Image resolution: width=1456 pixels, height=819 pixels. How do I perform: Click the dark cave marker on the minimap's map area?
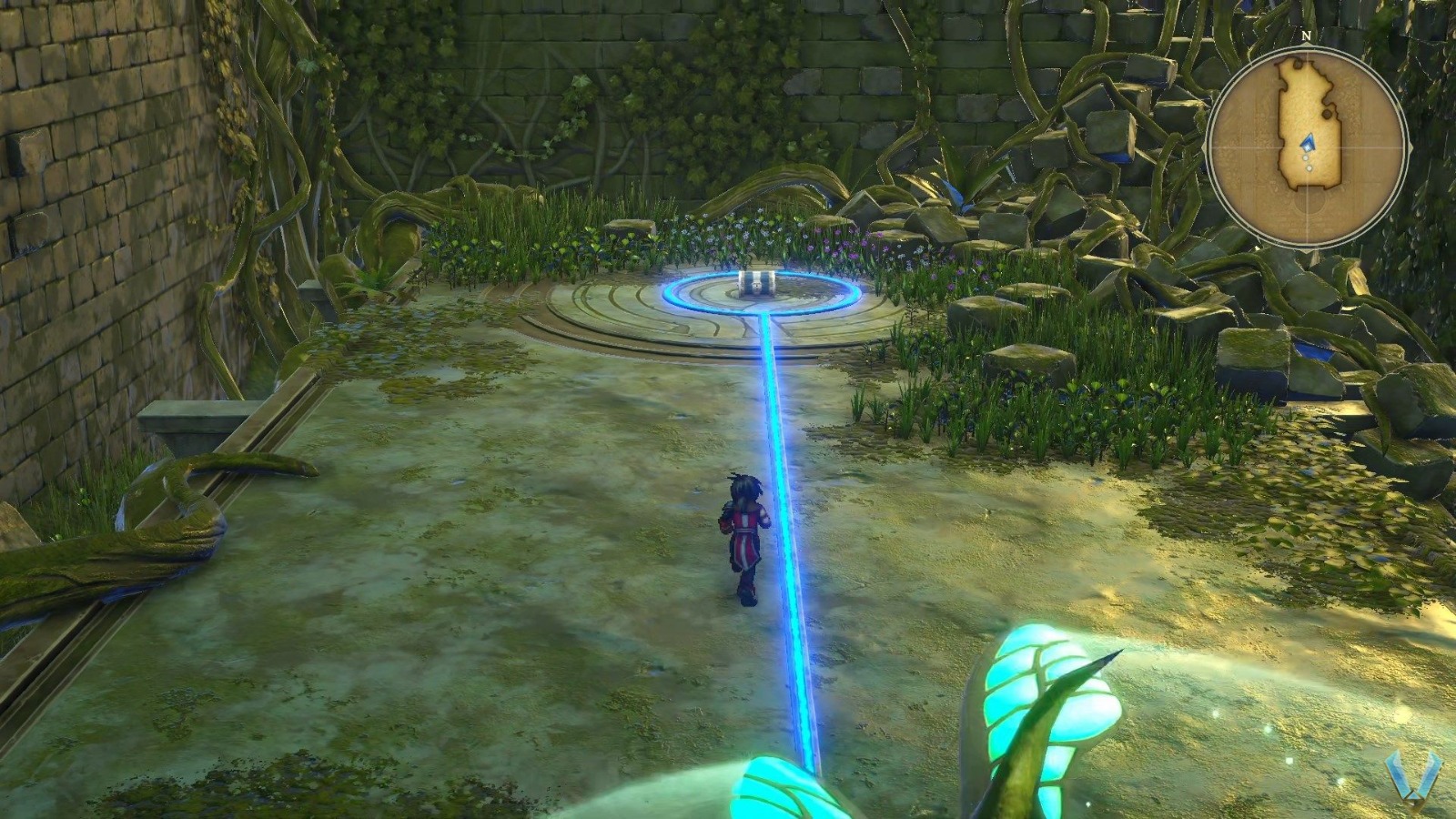point(1325,114)
